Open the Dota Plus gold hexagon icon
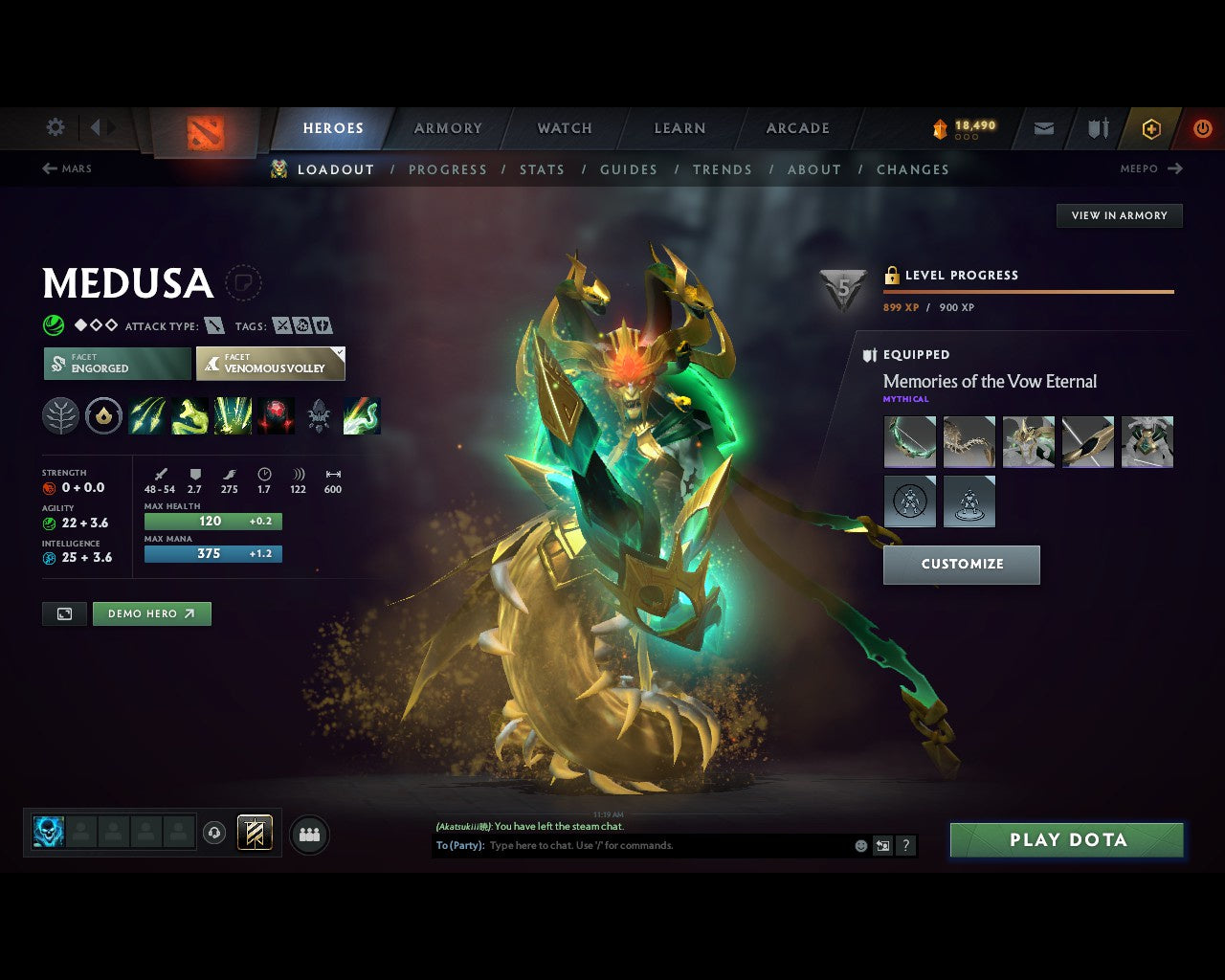Screen dimensions: 1225x980 point(1151,127)
